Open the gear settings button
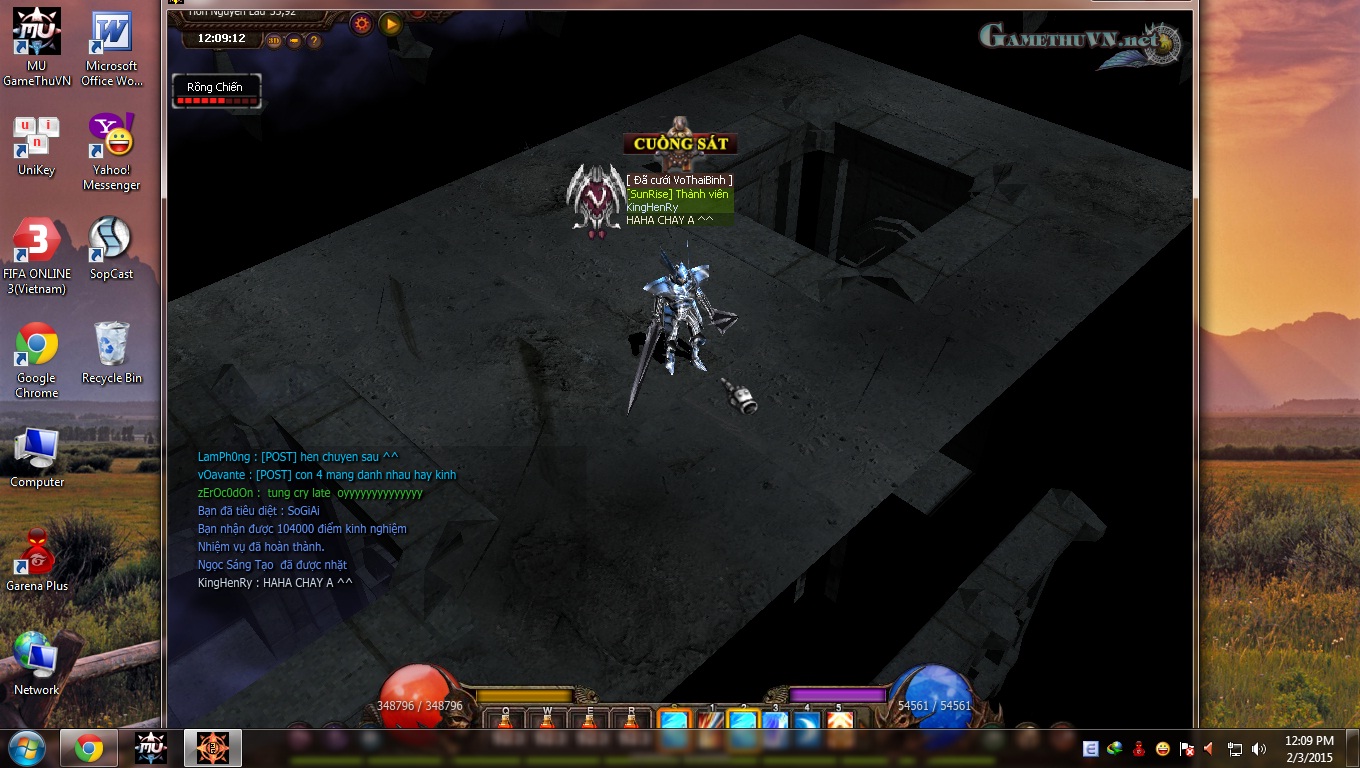 pyautogui.click(x=363, y=23)
